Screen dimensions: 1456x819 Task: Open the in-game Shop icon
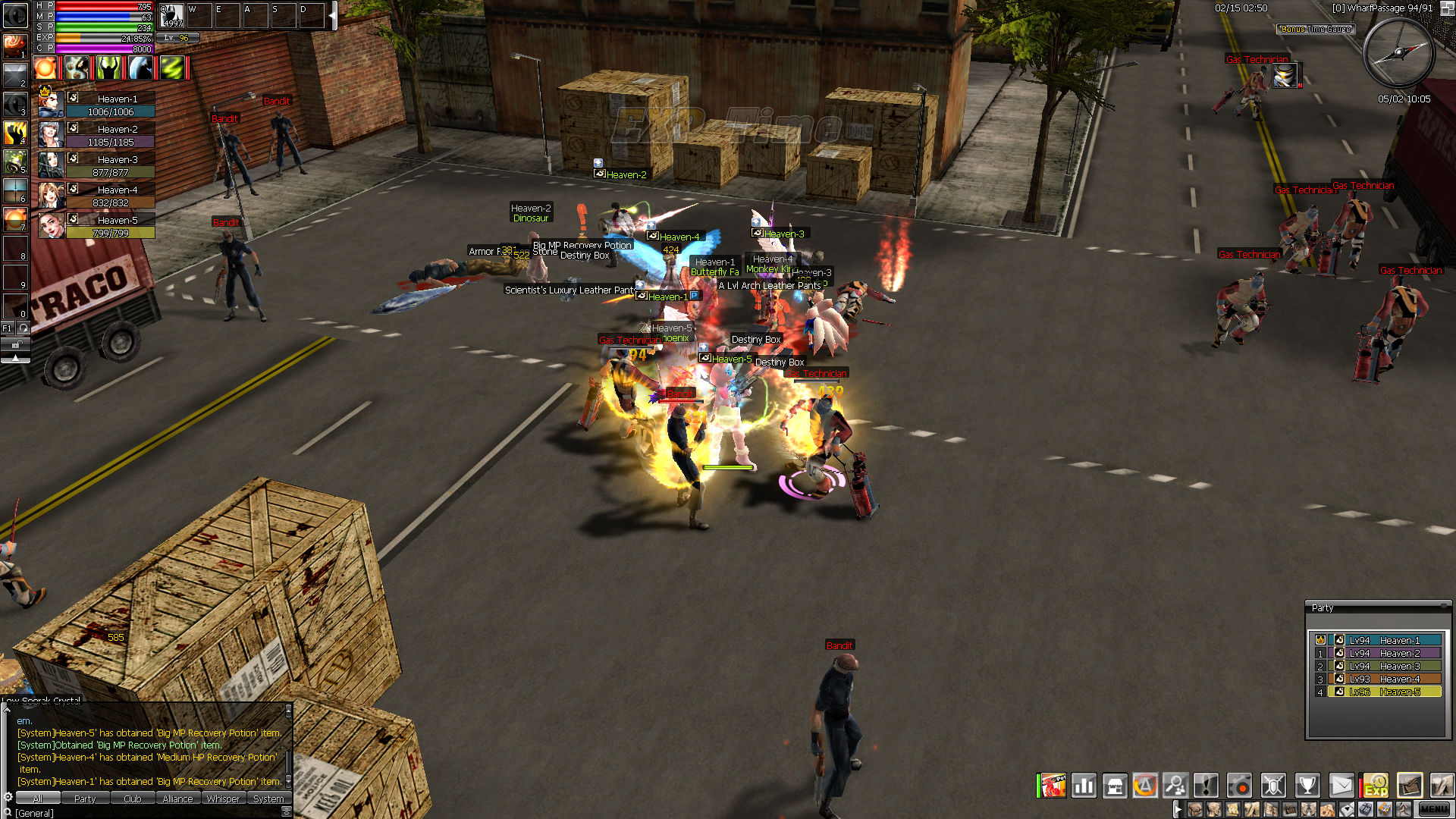tap(1115, 786)
